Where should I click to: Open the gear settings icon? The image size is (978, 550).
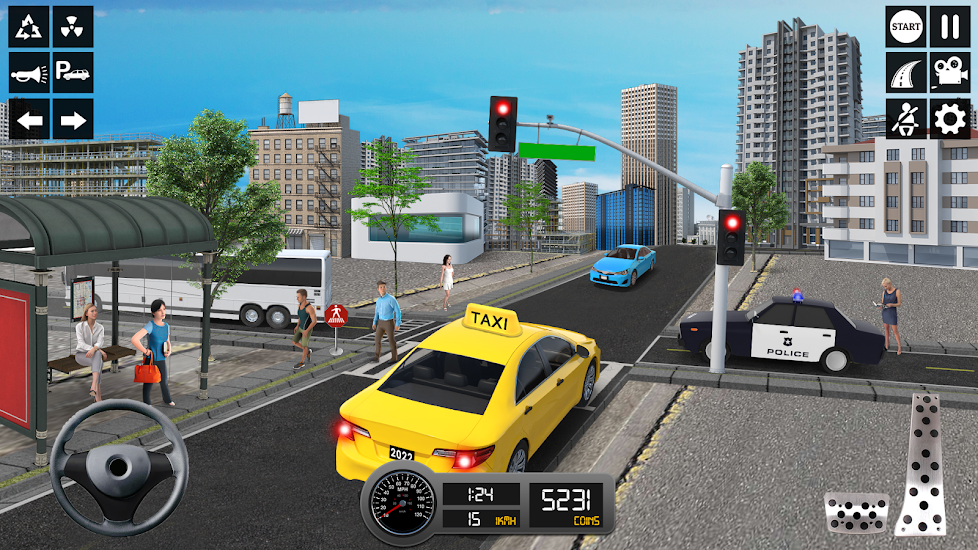tap(950, 118)
